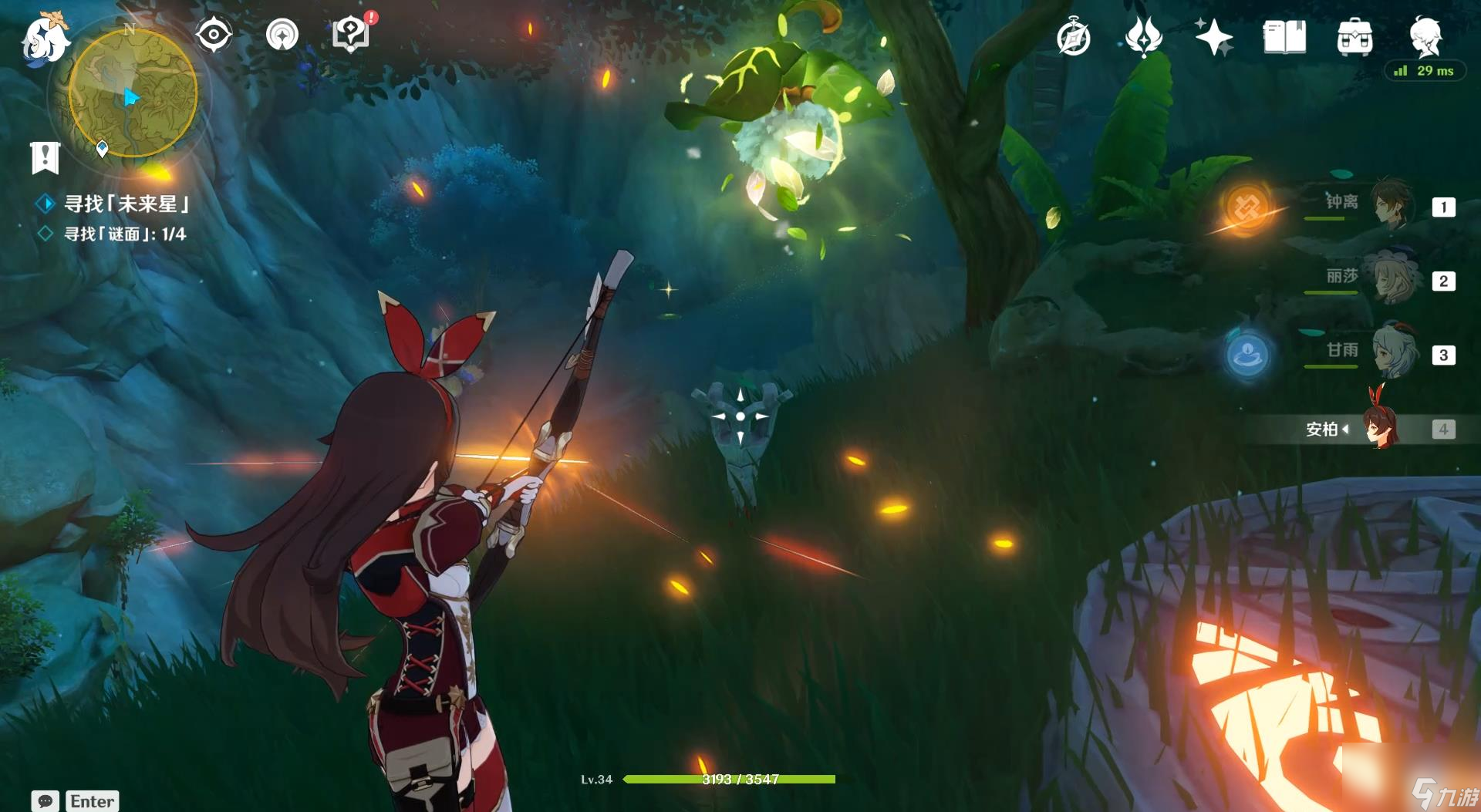
Task: Click the circular minimap
Action: pos(133,93)
